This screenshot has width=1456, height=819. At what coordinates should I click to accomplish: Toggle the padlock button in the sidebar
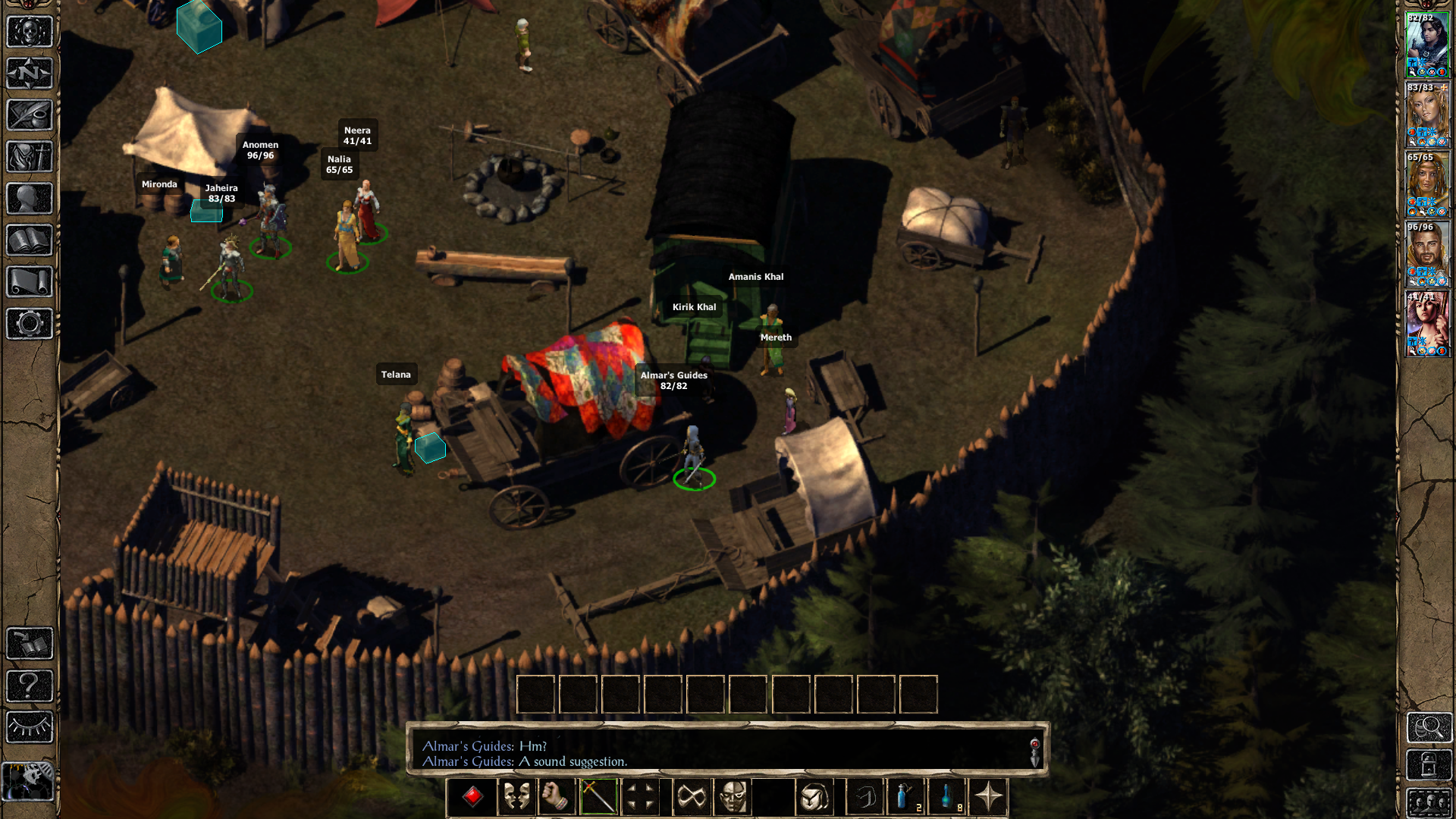point(1429,764)
